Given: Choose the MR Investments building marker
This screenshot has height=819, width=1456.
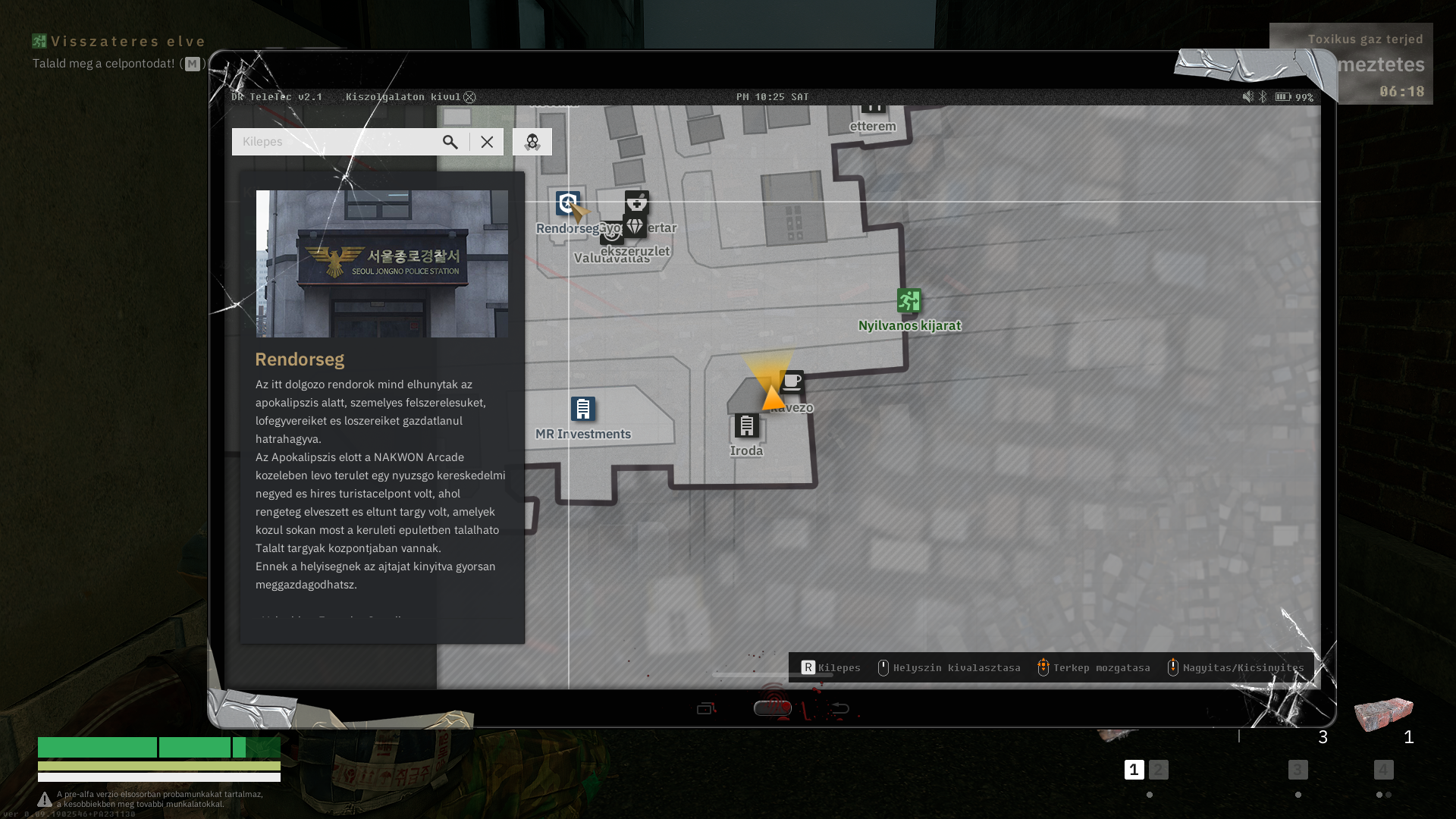Looking at the screenshot, I should 583,409.
